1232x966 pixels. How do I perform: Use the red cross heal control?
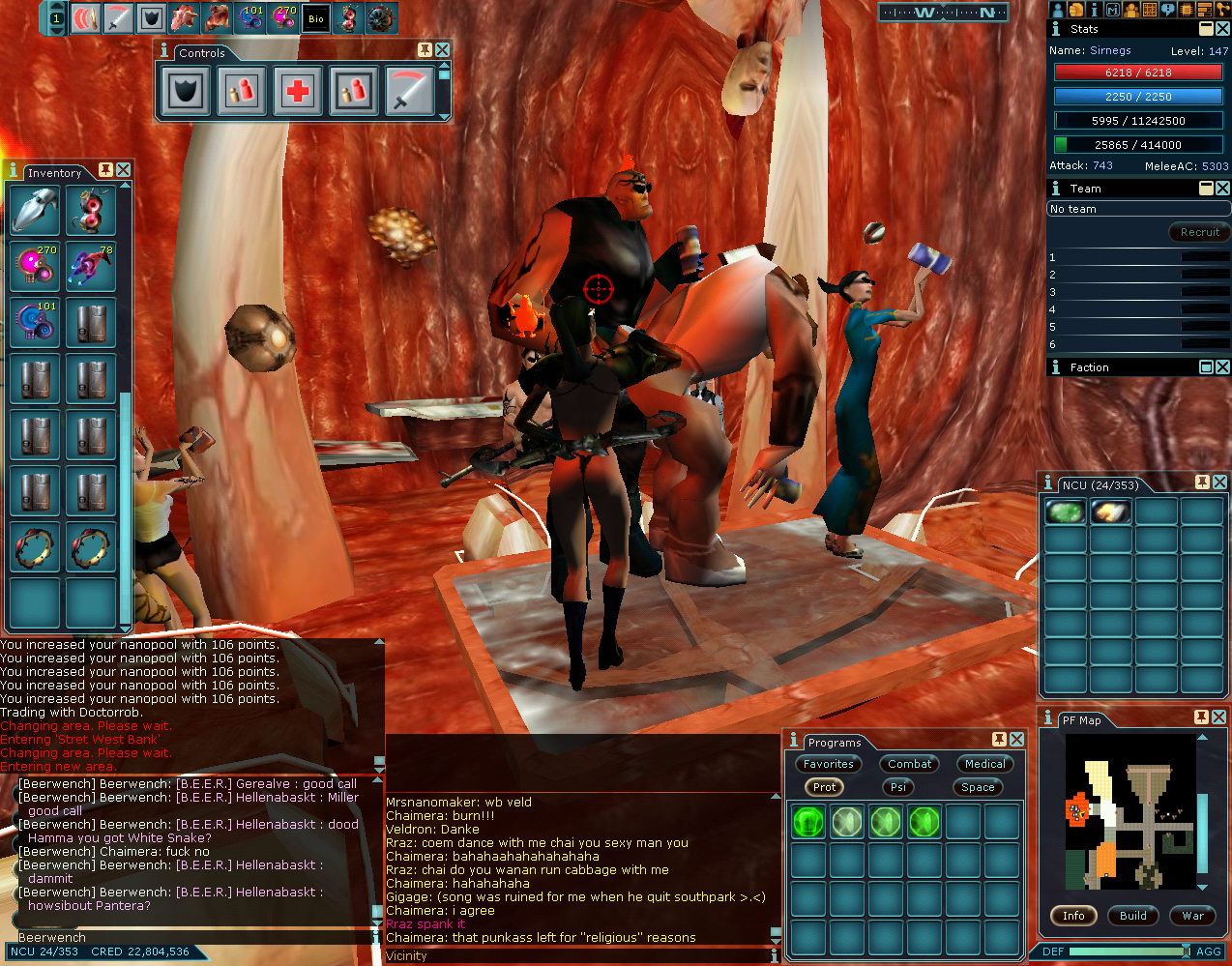point(298,92)
